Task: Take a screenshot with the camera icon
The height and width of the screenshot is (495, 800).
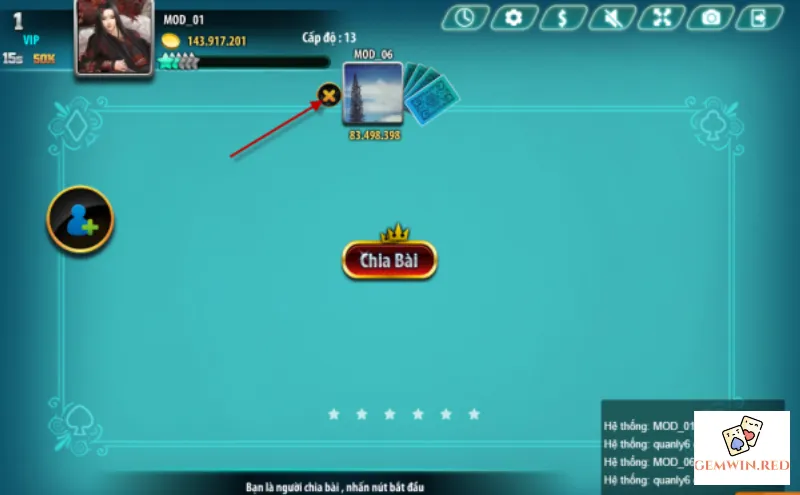Action: tap(710, 17)
